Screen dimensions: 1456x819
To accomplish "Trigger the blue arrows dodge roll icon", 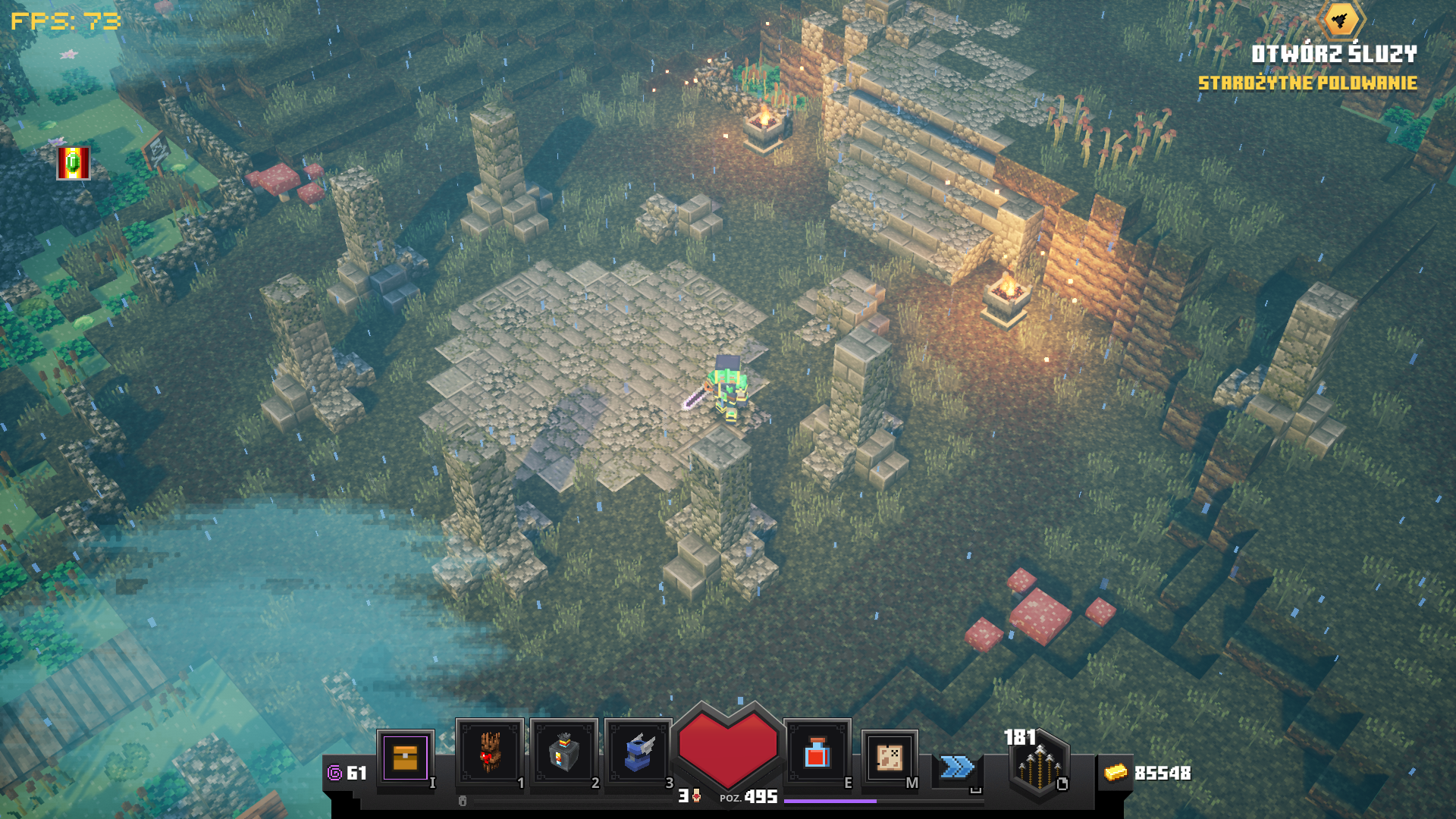I will coord(957,767).
